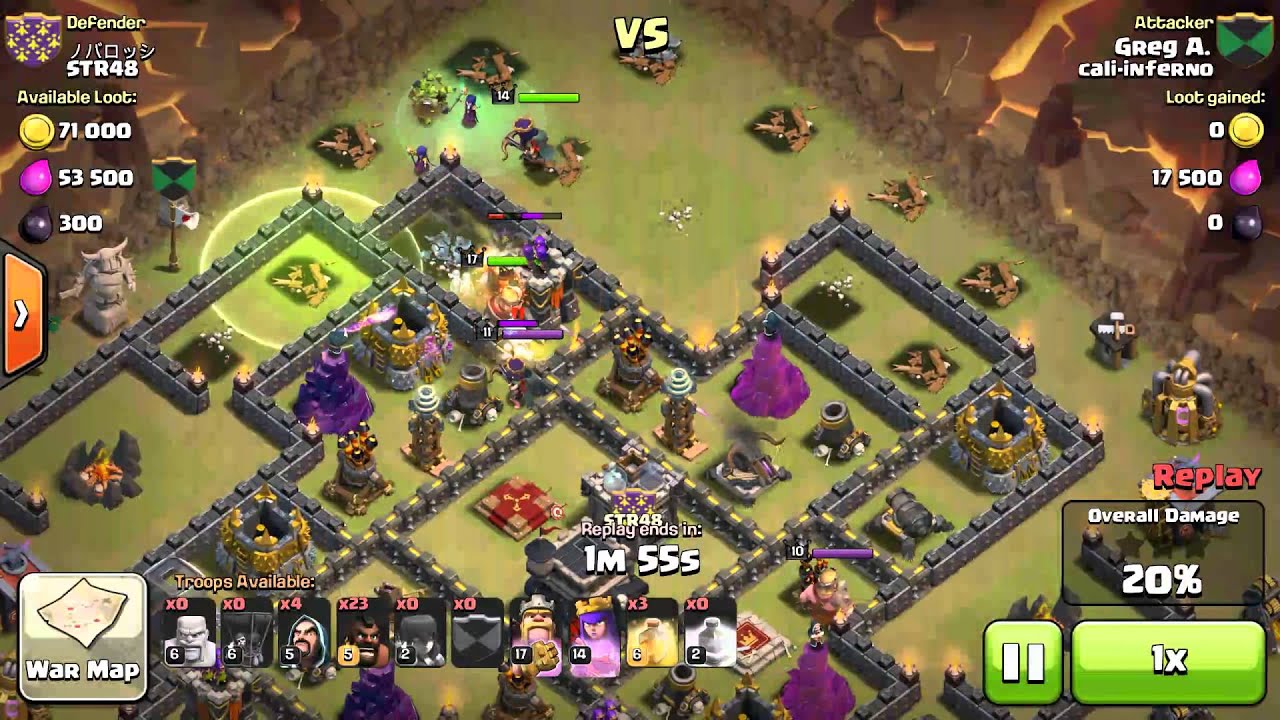Expand the orange side panel arrow
The image size is (1280, 720).
point(20,315)
